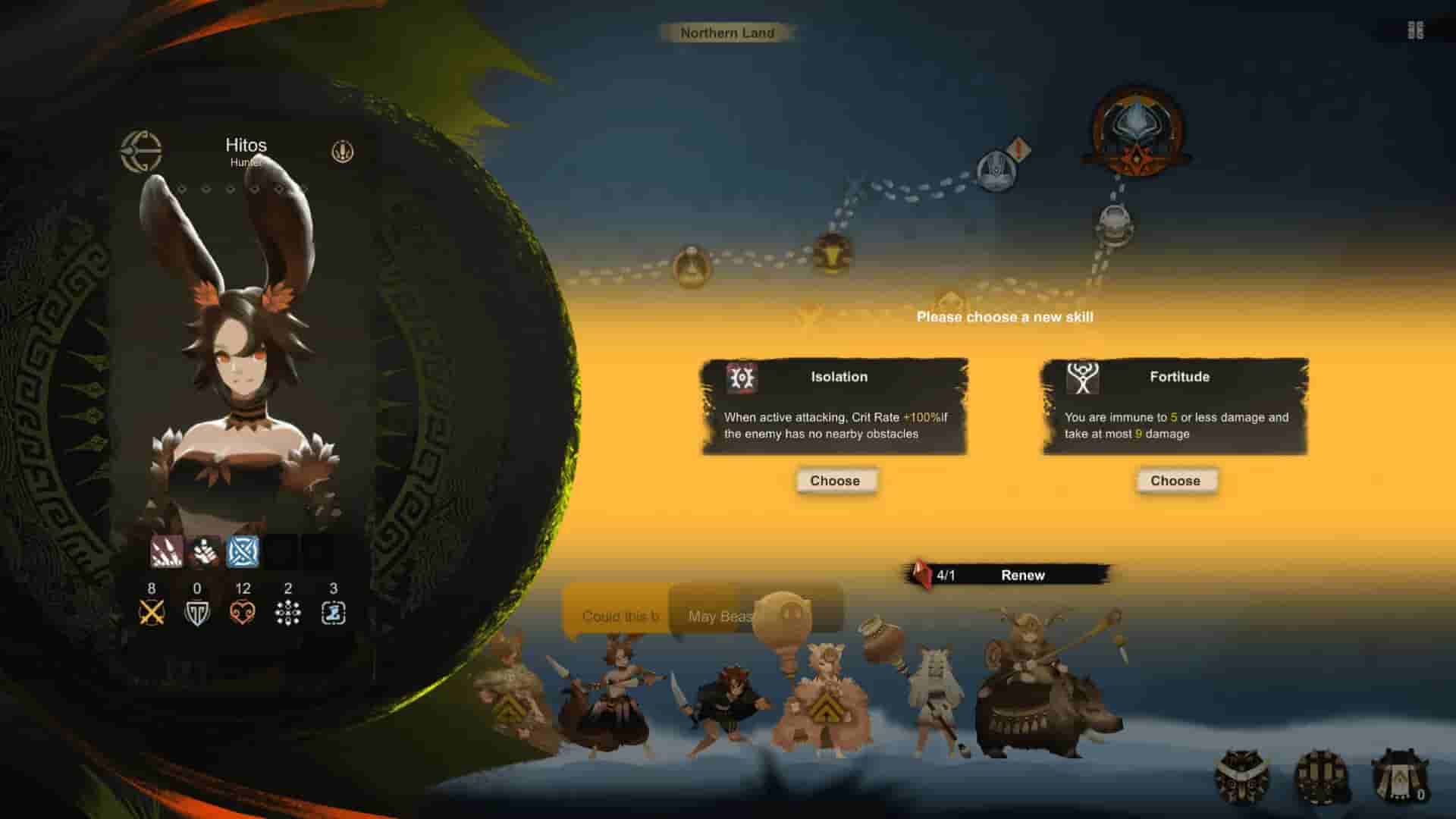
Task: Click the crest icon right of Hitos name
Action: click(x=343, y=152)
